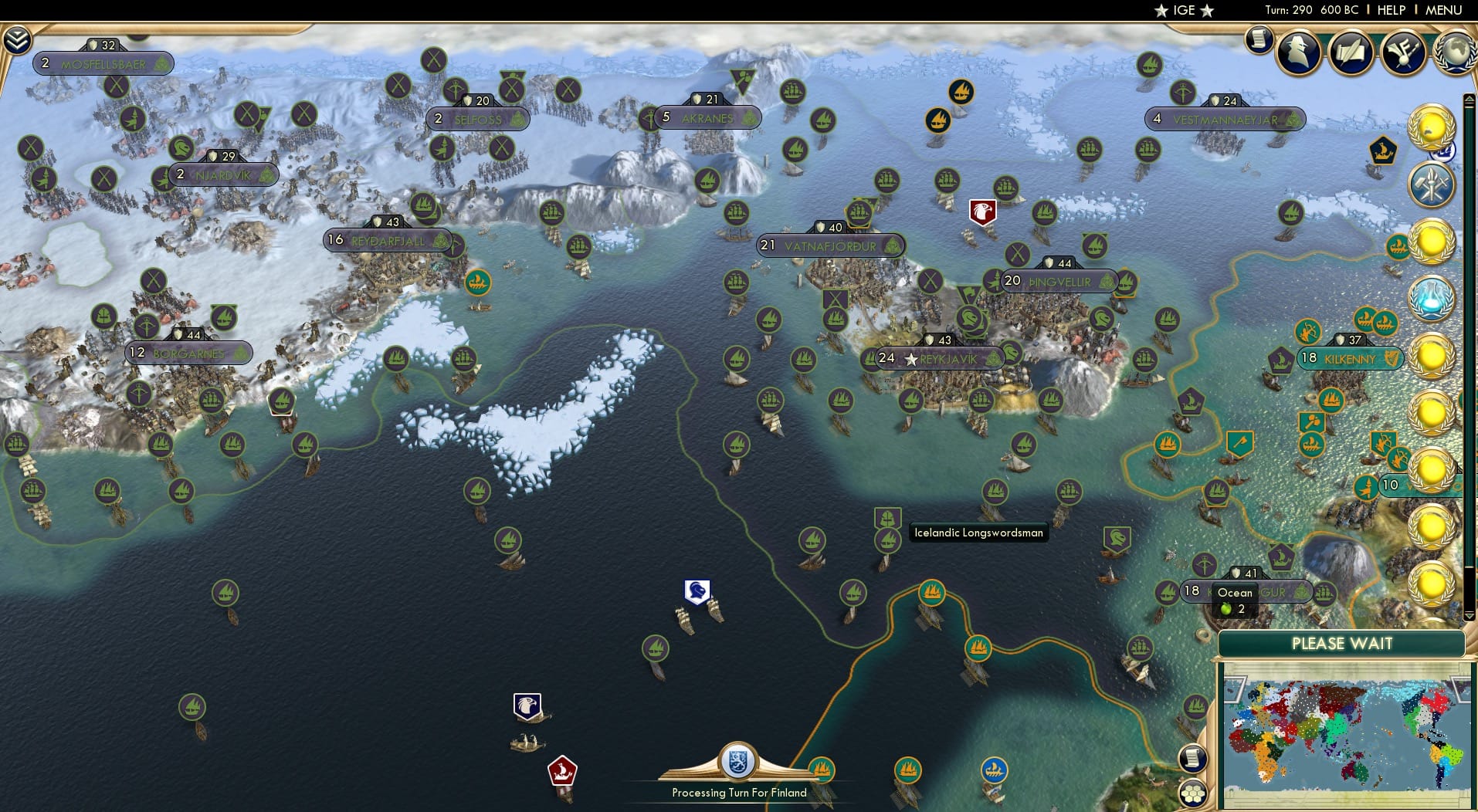1478x812 pixels.
Task: Click the topmost gold laurel notification bubble
Action: click(1433, 127)
